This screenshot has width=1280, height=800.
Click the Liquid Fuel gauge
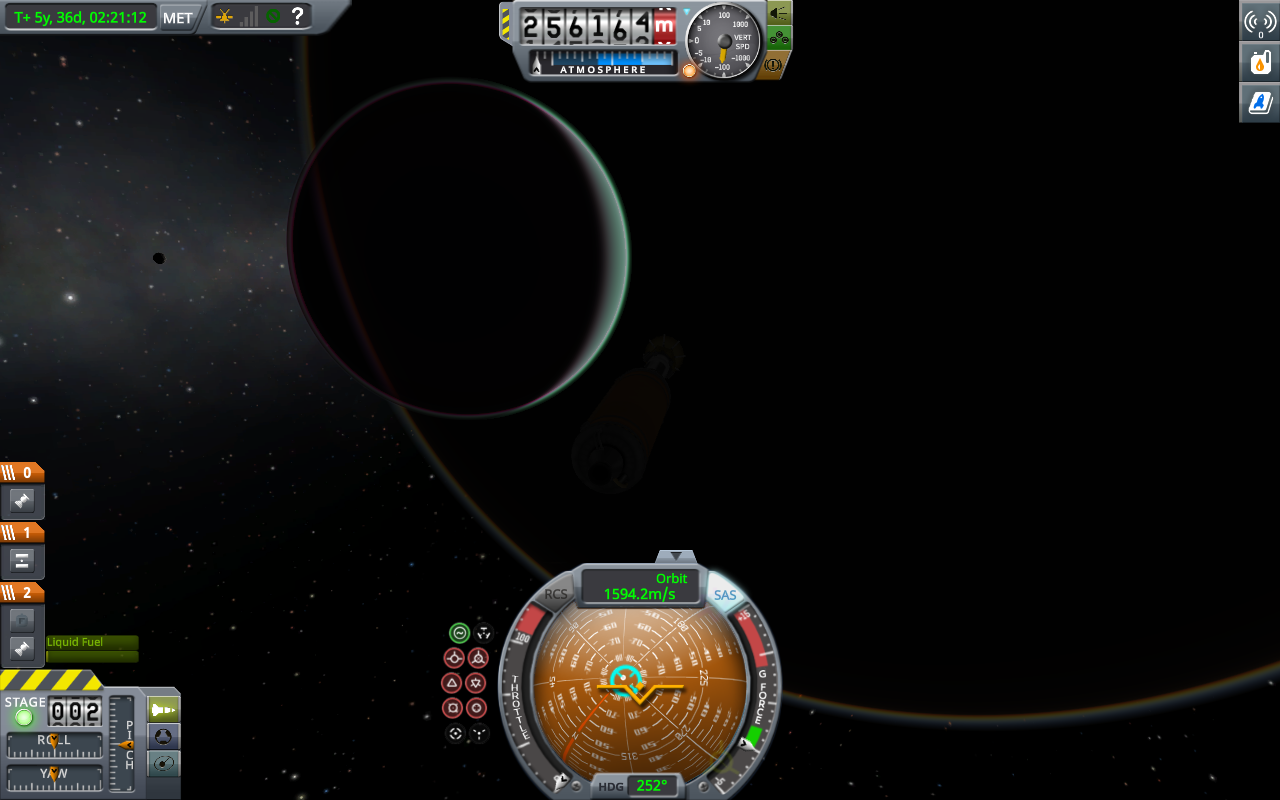tap(90, 650)
